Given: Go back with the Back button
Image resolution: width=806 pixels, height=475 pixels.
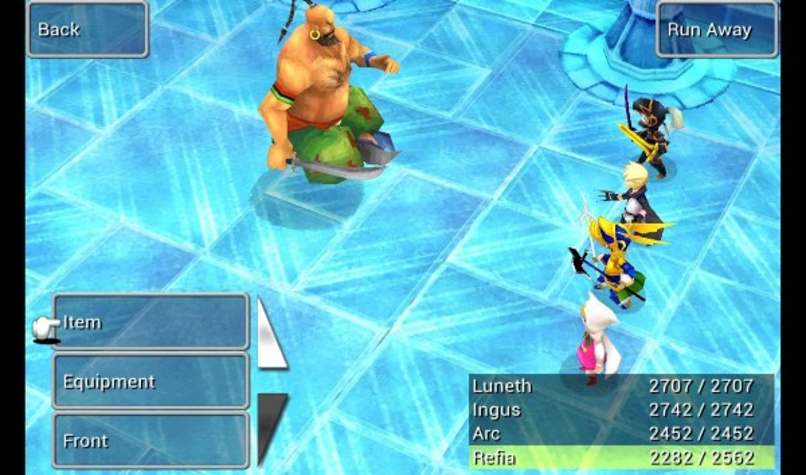Looking at the screenshot, I should pyautogui.click(x=87, y=30).
